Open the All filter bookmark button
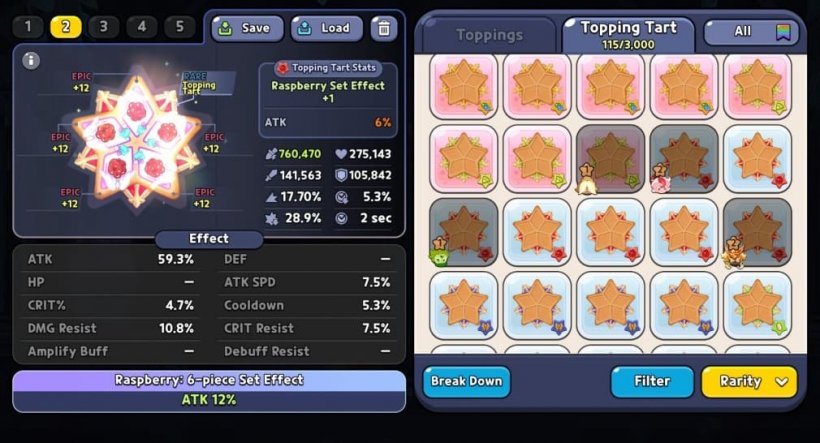Image resolution: width=820 pixels, height=443 pixels. click(x=751, y=32)
